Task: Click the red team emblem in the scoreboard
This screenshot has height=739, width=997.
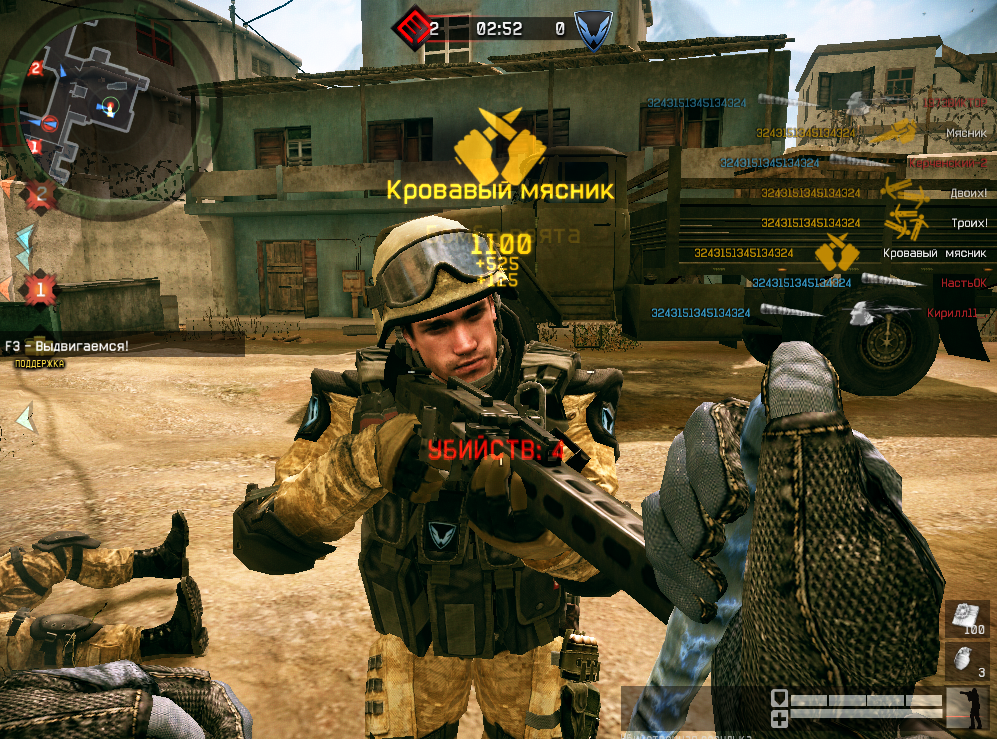Action: [x=411, y=27]
